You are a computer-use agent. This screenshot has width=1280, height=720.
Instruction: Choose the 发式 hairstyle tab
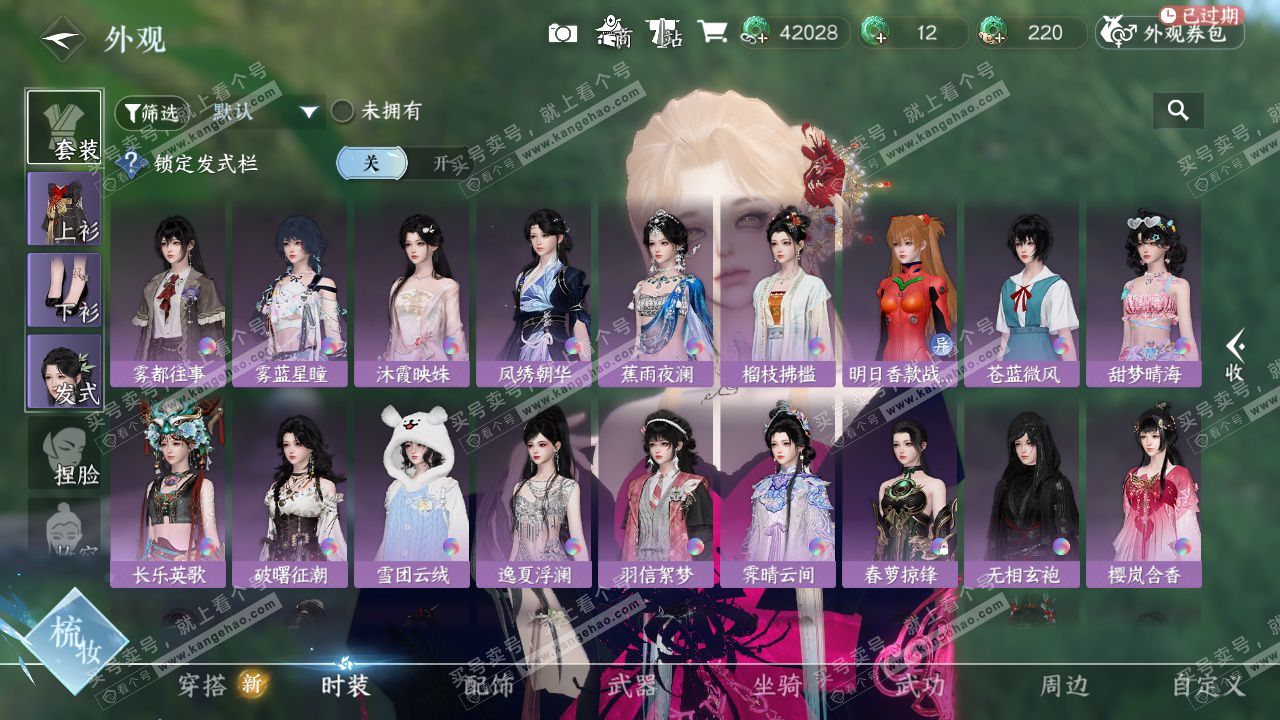point(64,371)
